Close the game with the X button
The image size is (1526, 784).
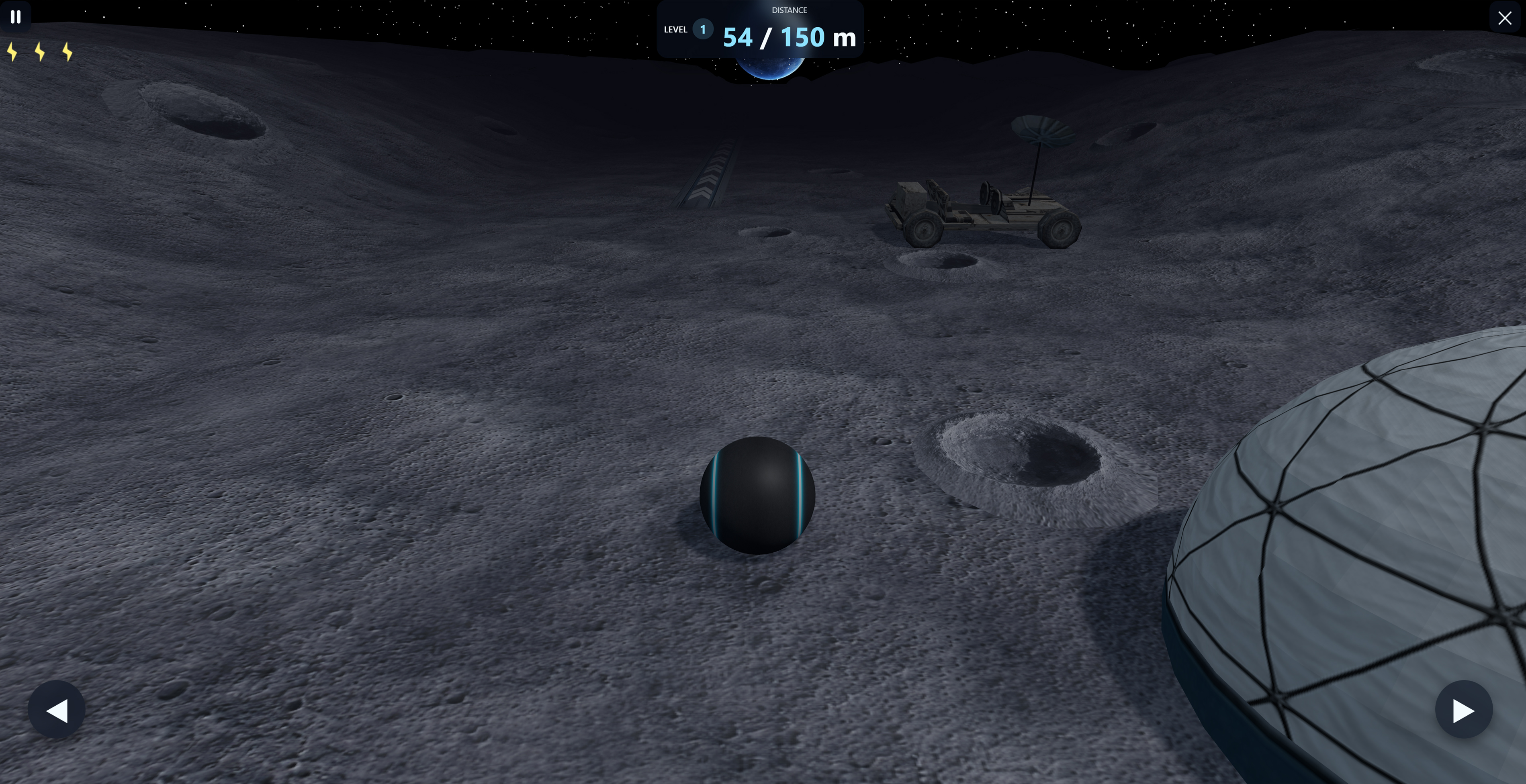(x=1505, y=18)
